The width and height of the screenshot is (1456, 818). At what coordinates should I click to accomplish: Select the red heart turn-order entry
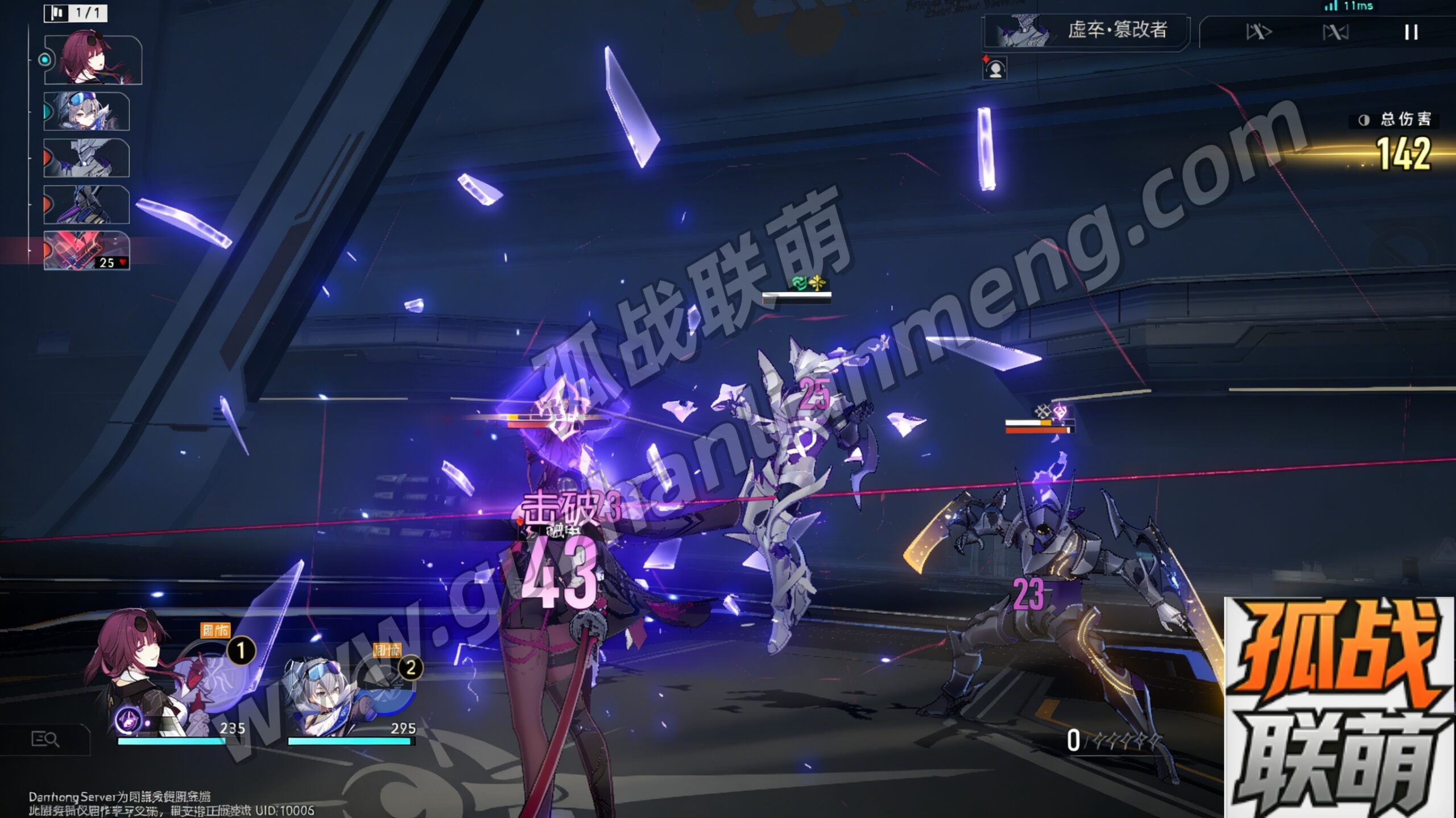[x=86, y=250]
